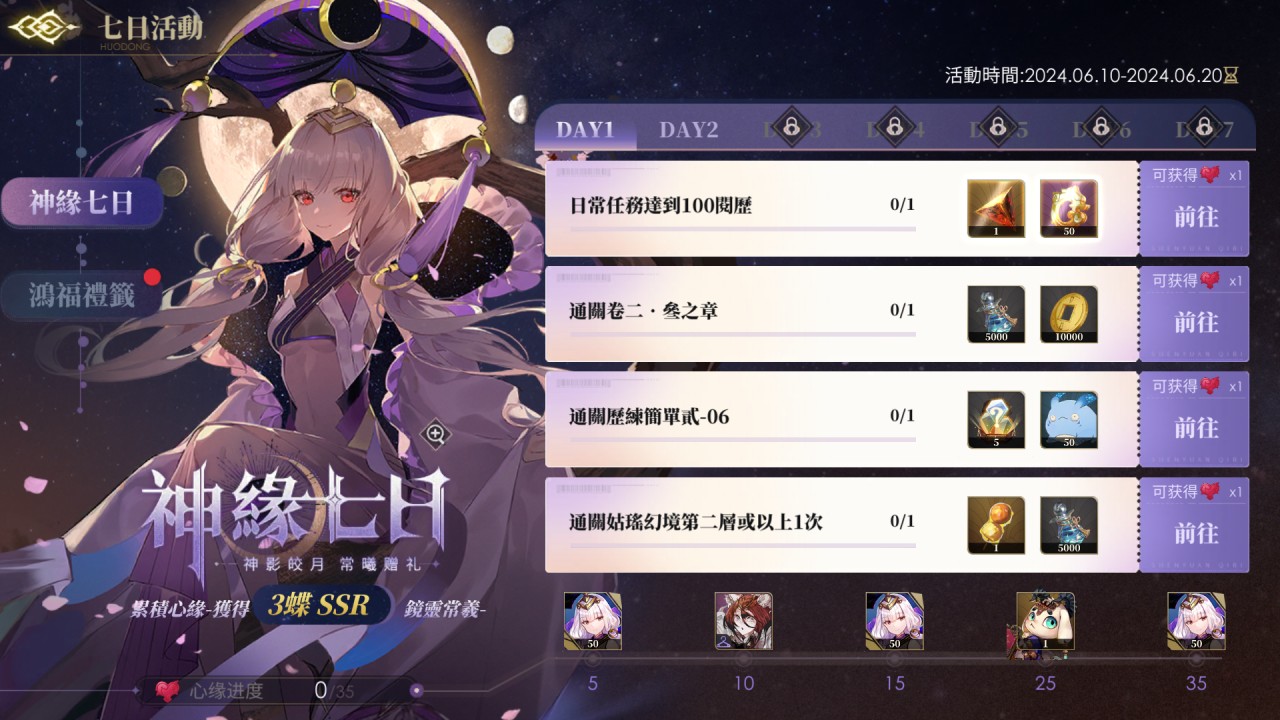Select the DAY1 tab
The image size is (1280, 720).
coord(584,128)
